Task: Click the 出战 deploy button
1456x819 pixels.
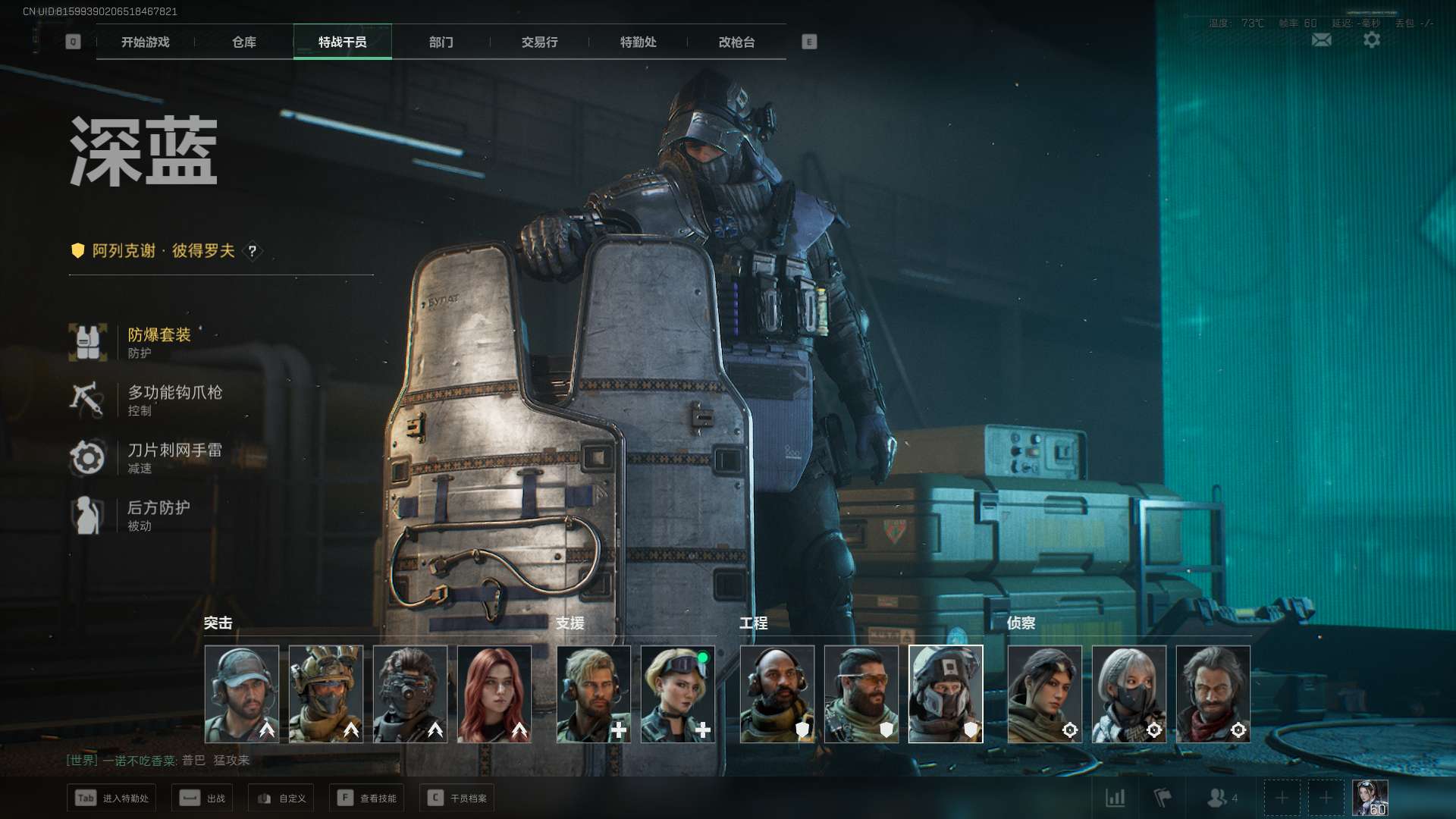Action: pos(203,799)
